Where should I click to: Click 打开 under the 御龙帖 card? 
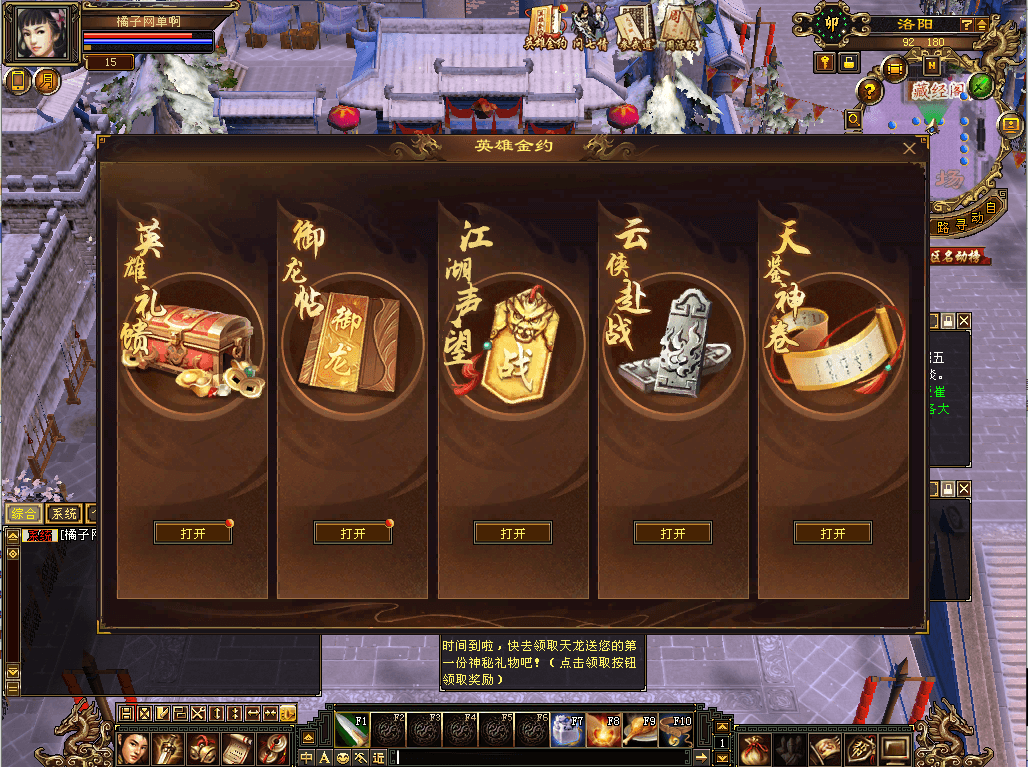[x=353, y=534]
